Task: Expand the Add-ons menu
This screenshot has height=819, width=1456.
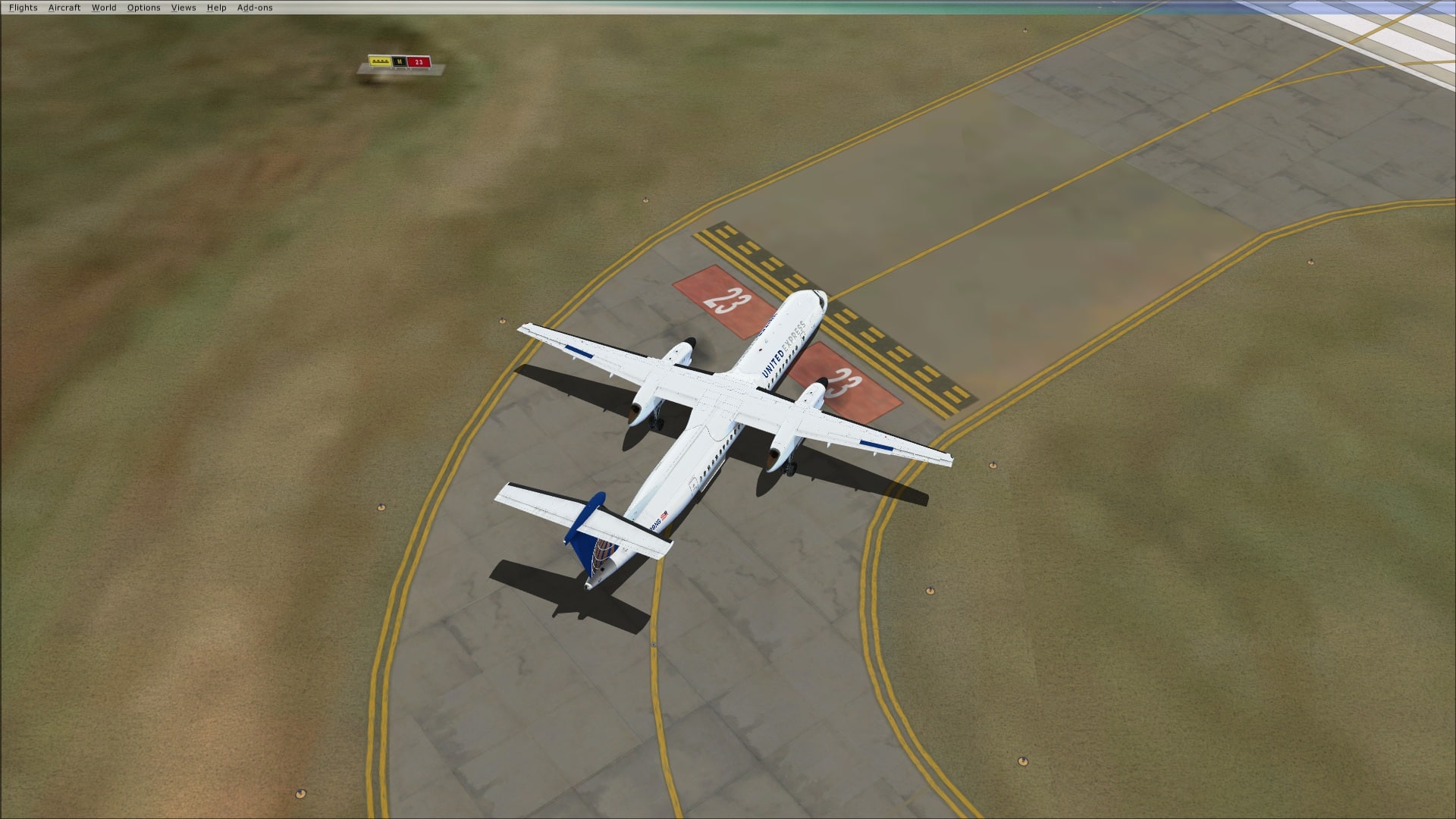Action: (x=255, y=8)
